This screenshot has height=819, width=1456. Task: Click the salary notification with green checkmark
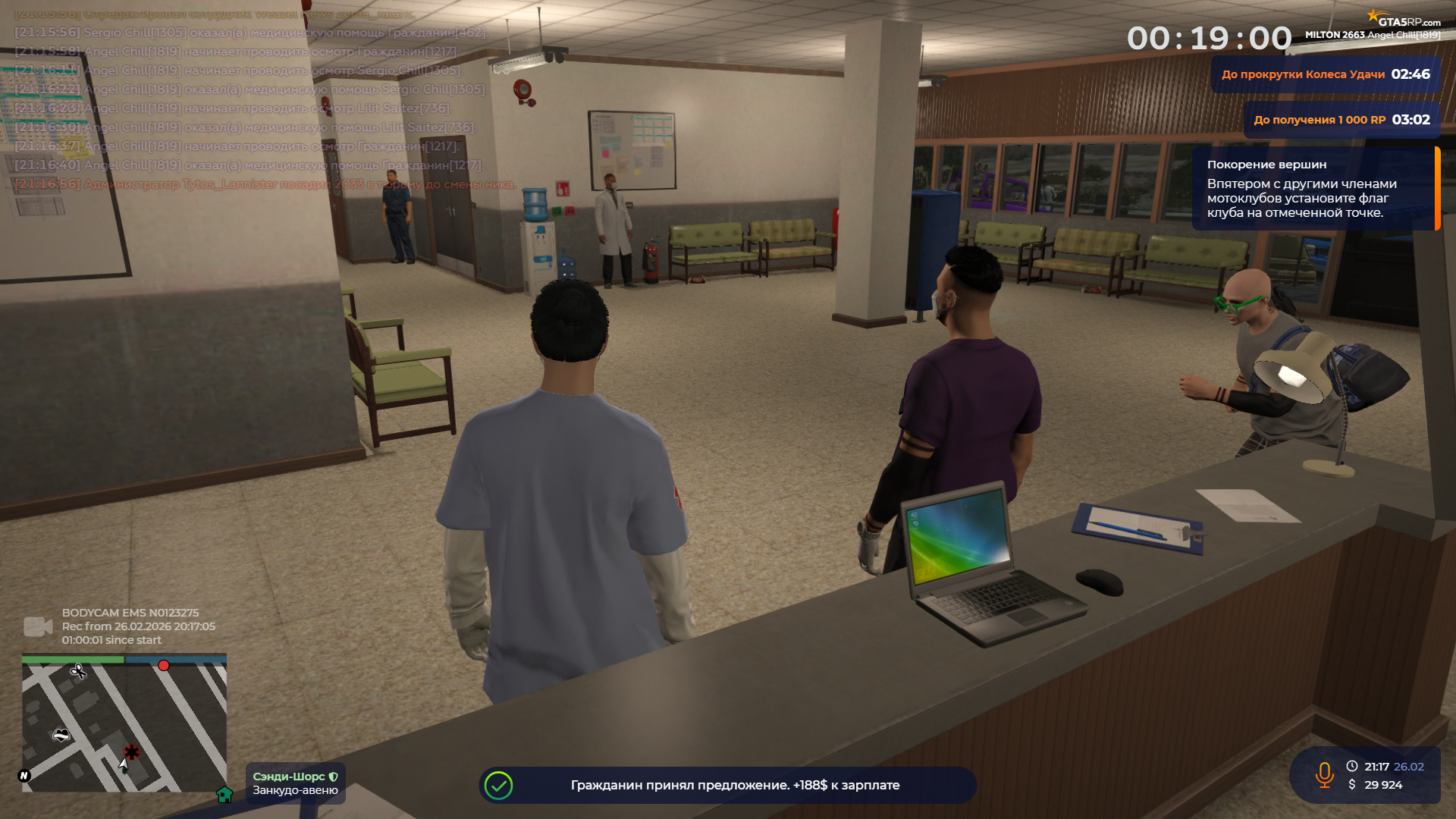(x=726, y=786)
